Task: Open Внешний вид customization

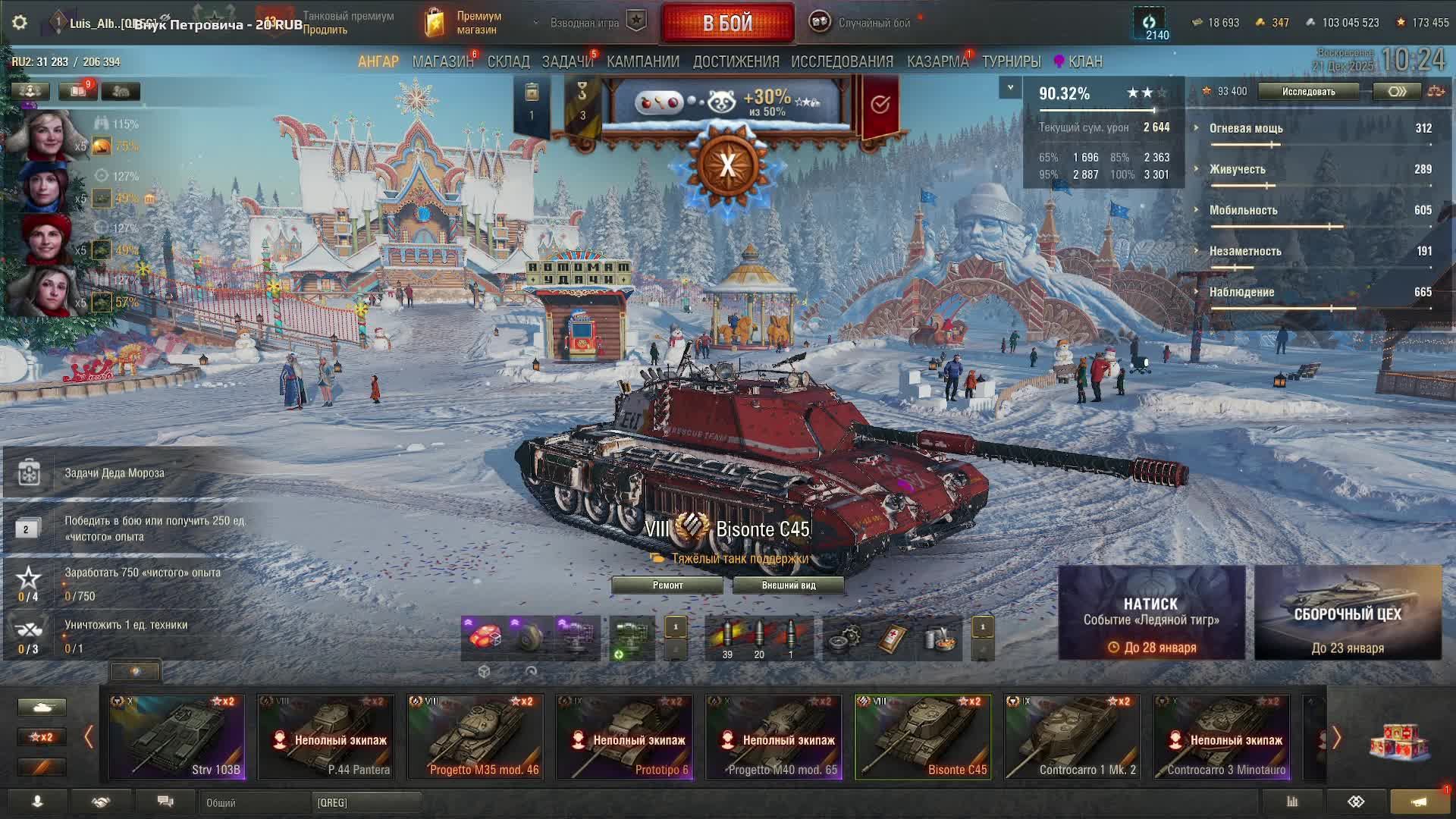Action: point(789,585)
